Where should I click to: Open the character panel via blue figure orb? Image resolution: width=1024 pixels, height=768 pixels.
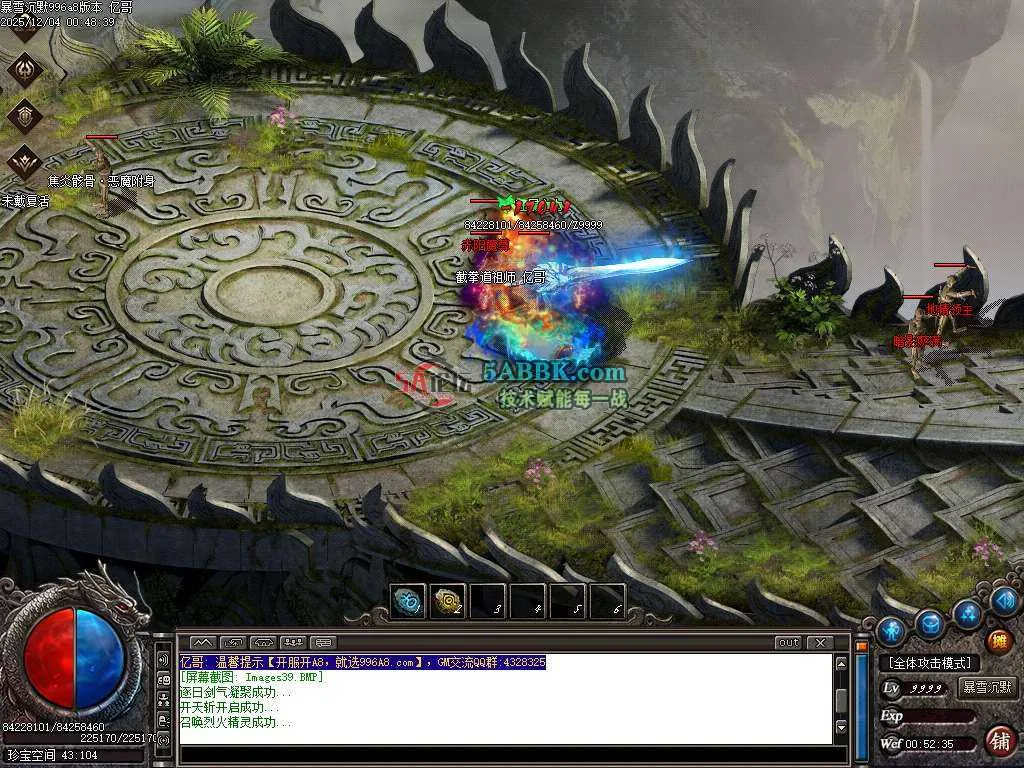pyautogui.click(x=891, y=630)
